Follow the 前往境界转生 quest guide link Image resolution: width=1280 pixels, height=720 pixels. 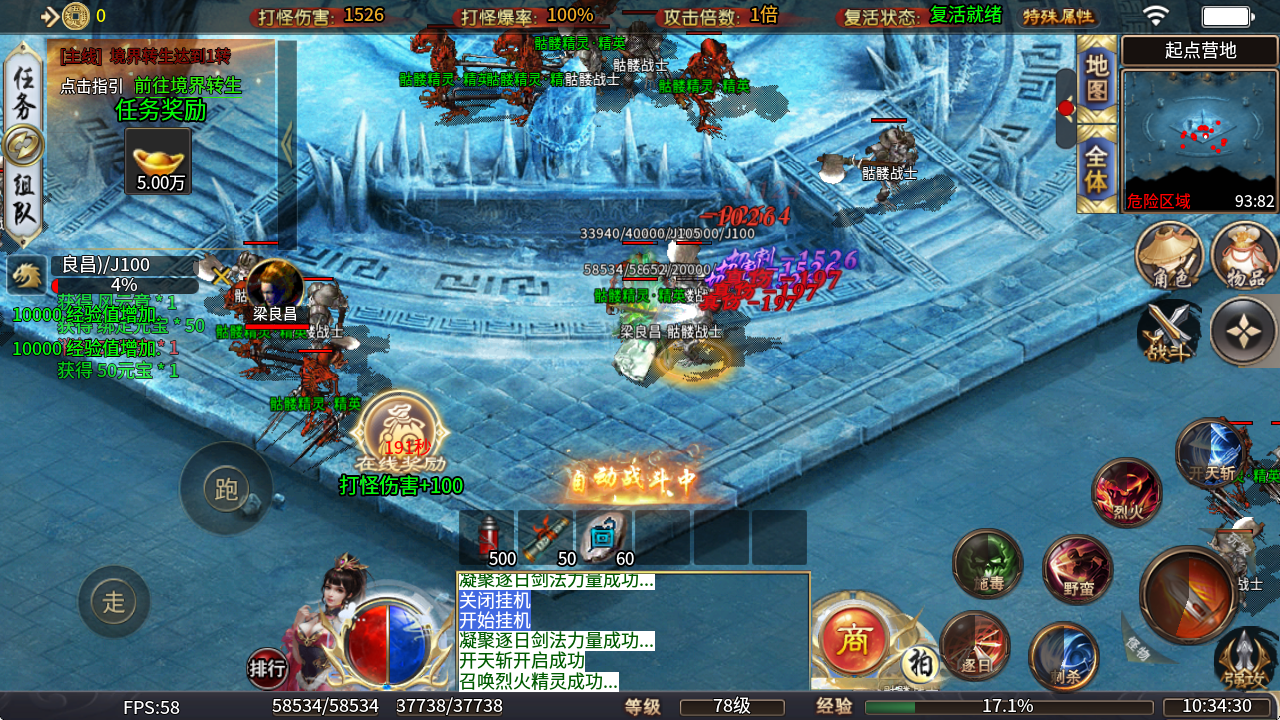point(188,86)
